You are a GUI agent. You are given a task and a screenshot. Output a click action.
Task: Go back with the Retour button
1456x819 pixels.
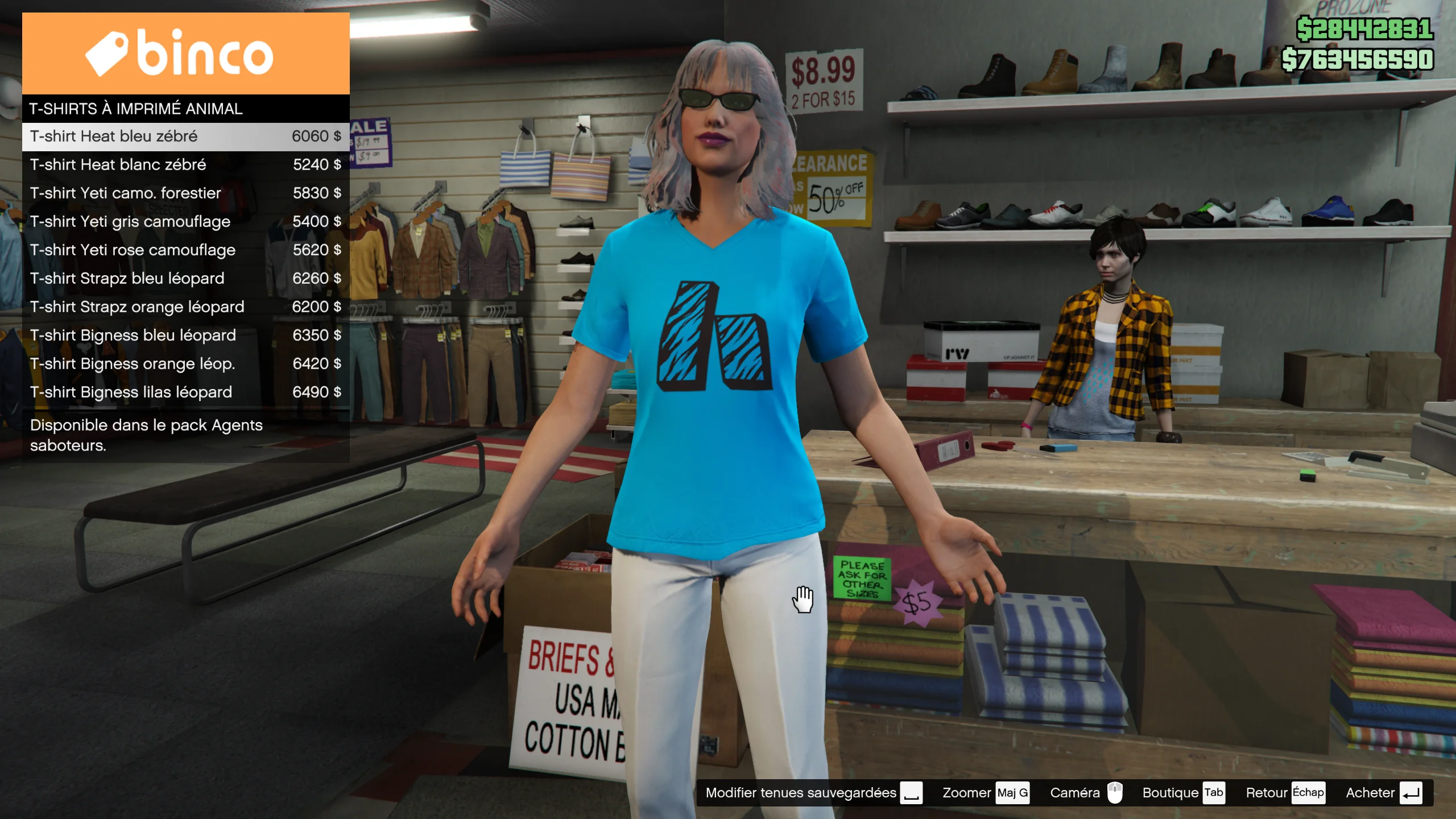point(1285,793)
